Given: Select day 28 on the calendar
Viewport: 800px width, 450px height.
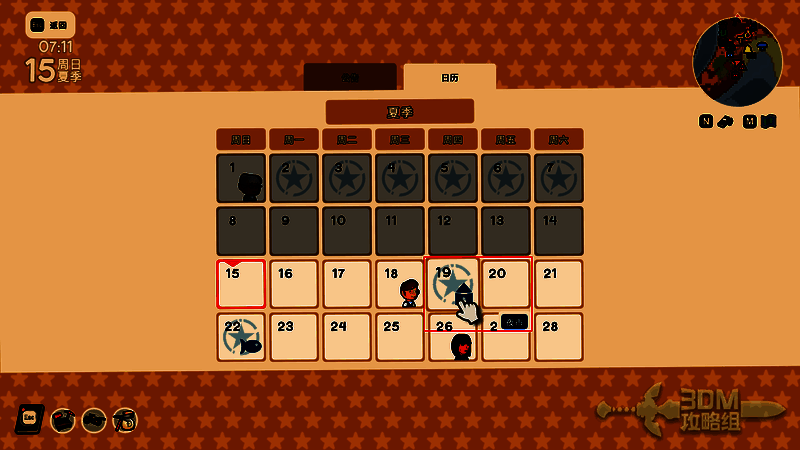Looking at the screenshot, I should 558,337.
